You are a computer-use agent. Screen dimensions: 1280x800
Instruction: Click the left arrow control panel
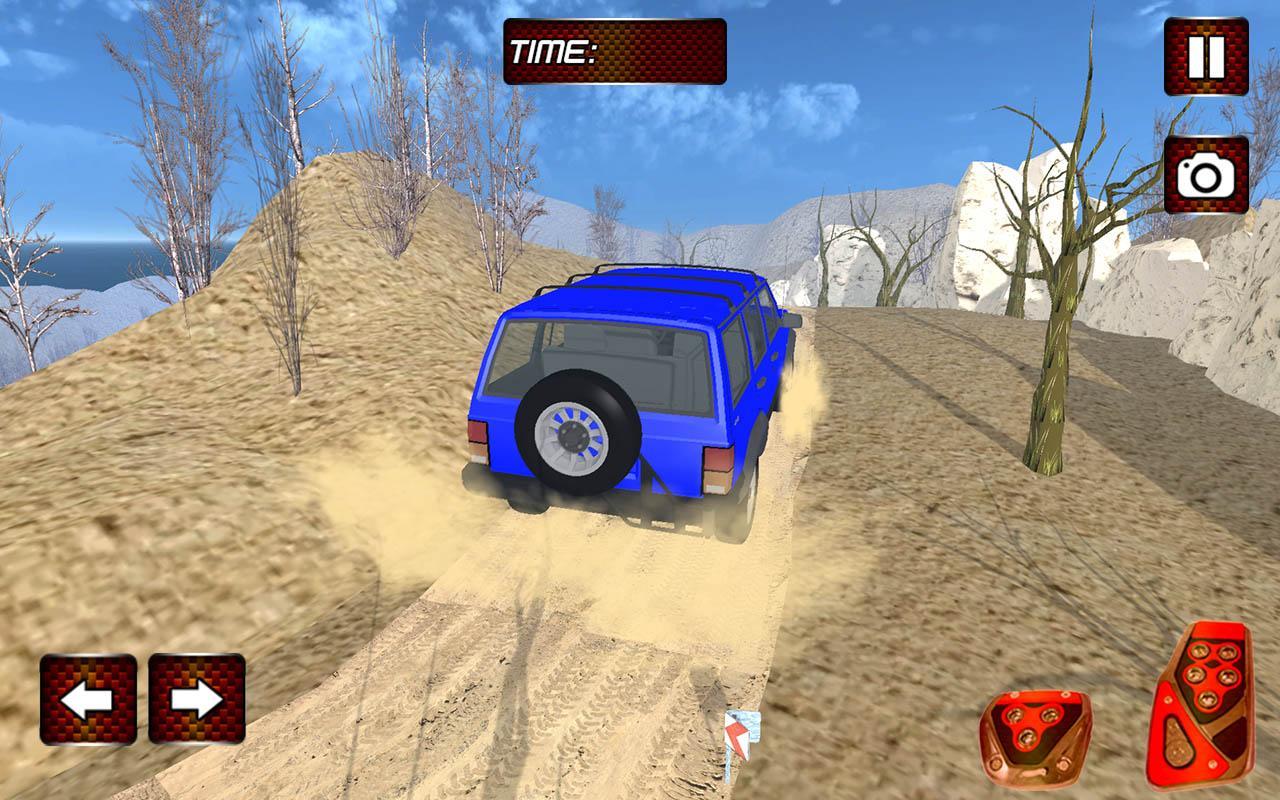click(x=90, y=699)
